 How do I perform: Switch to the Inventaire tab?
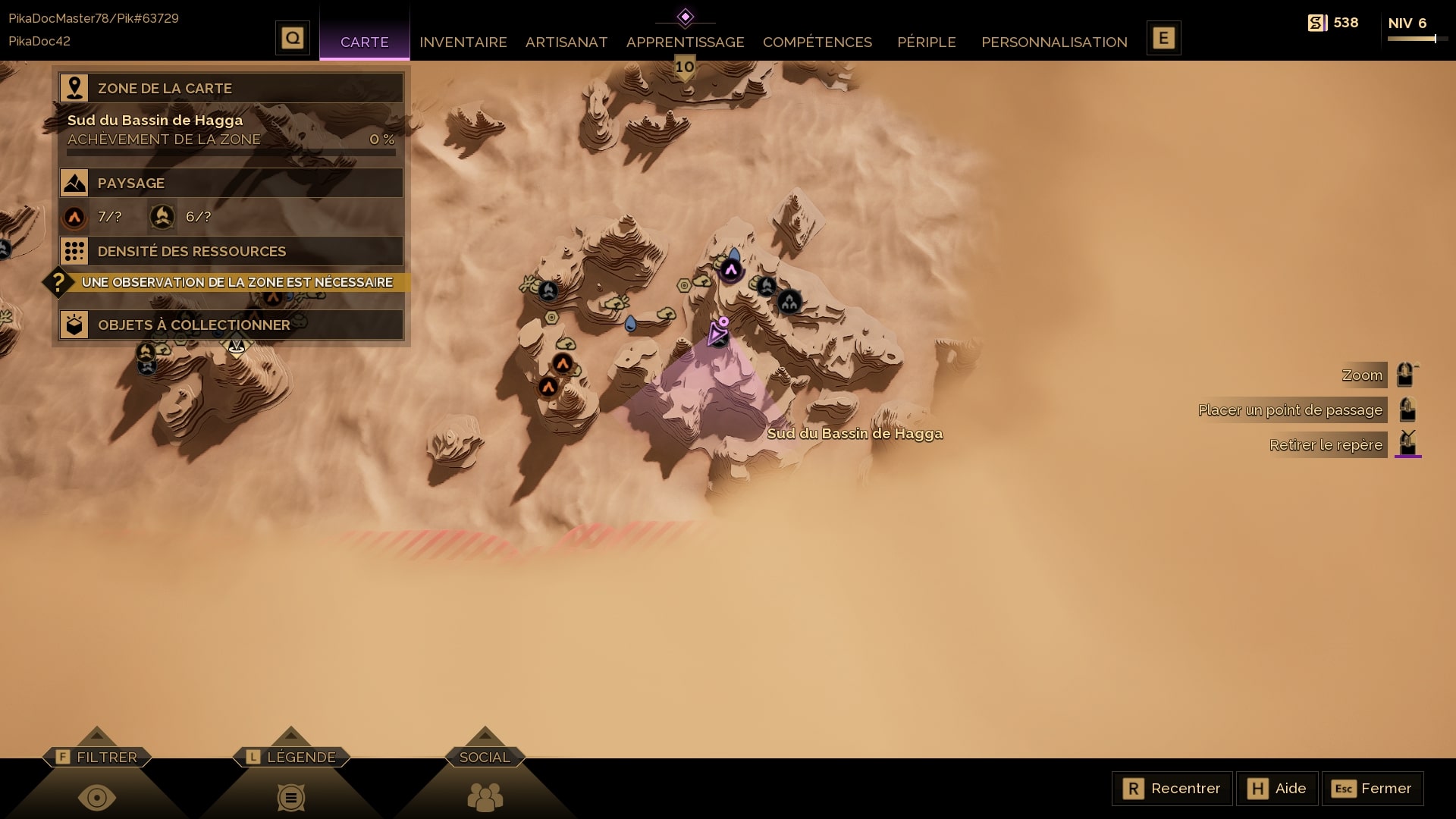coord(463,42)
